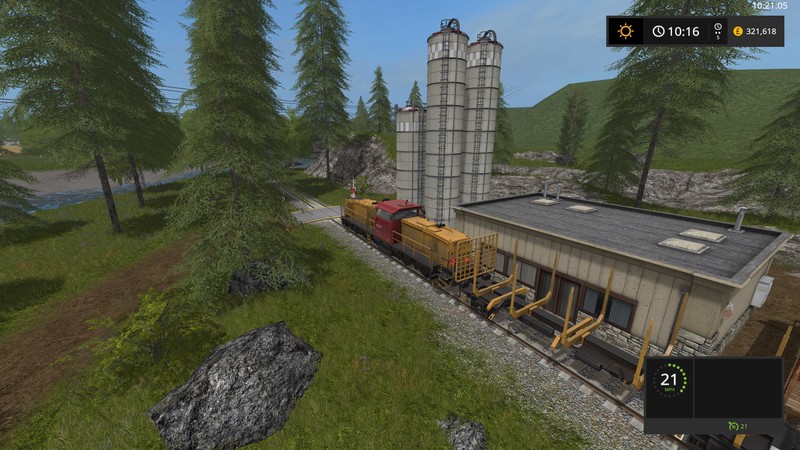The image size is (800, 450).
Task: Select the time scale speed indicator
Action: coord(716,31)
